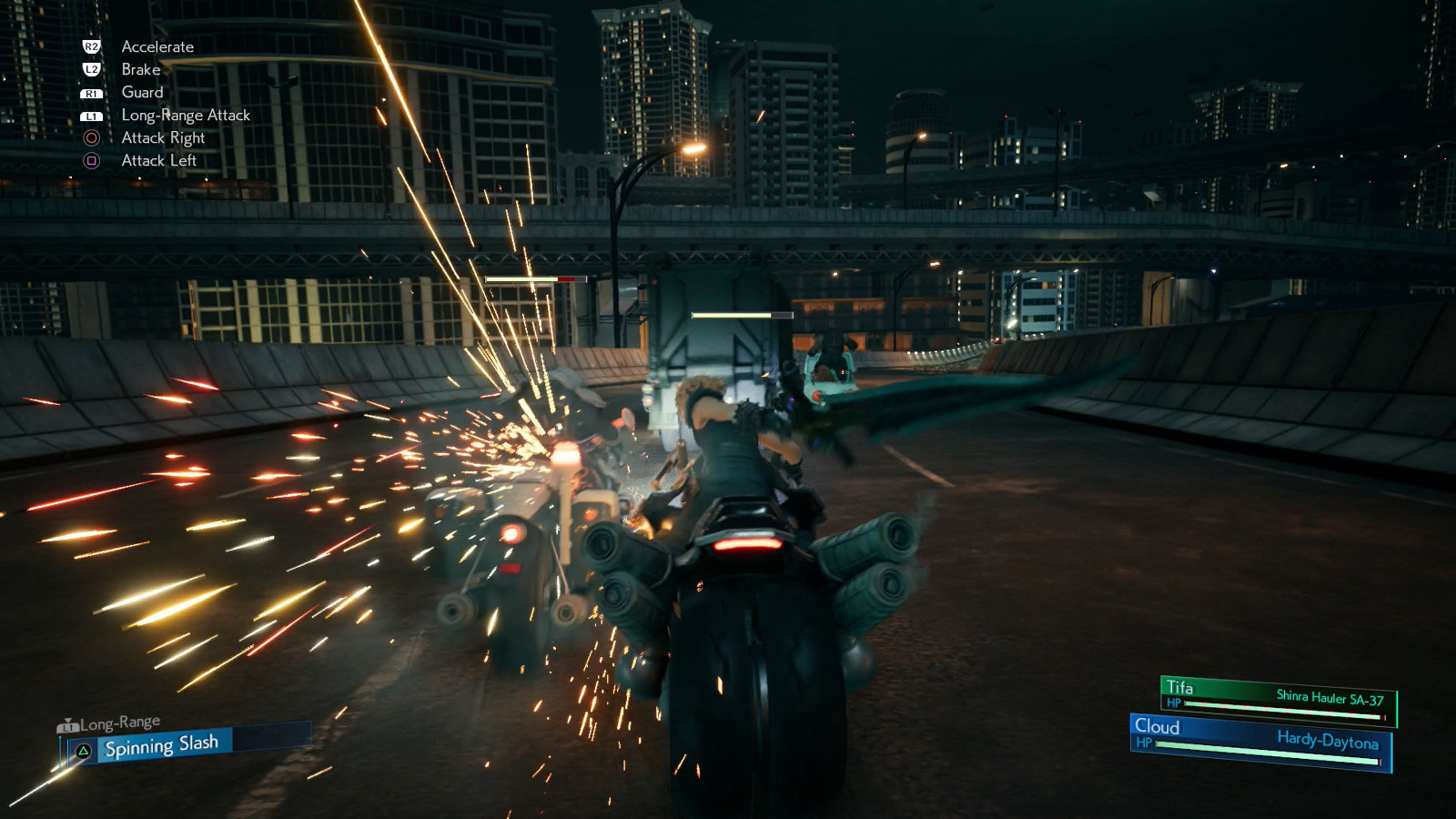Click the Accelerate text in the control list
The width and height of the screenshot is (1456, 819).
[157, 46]
